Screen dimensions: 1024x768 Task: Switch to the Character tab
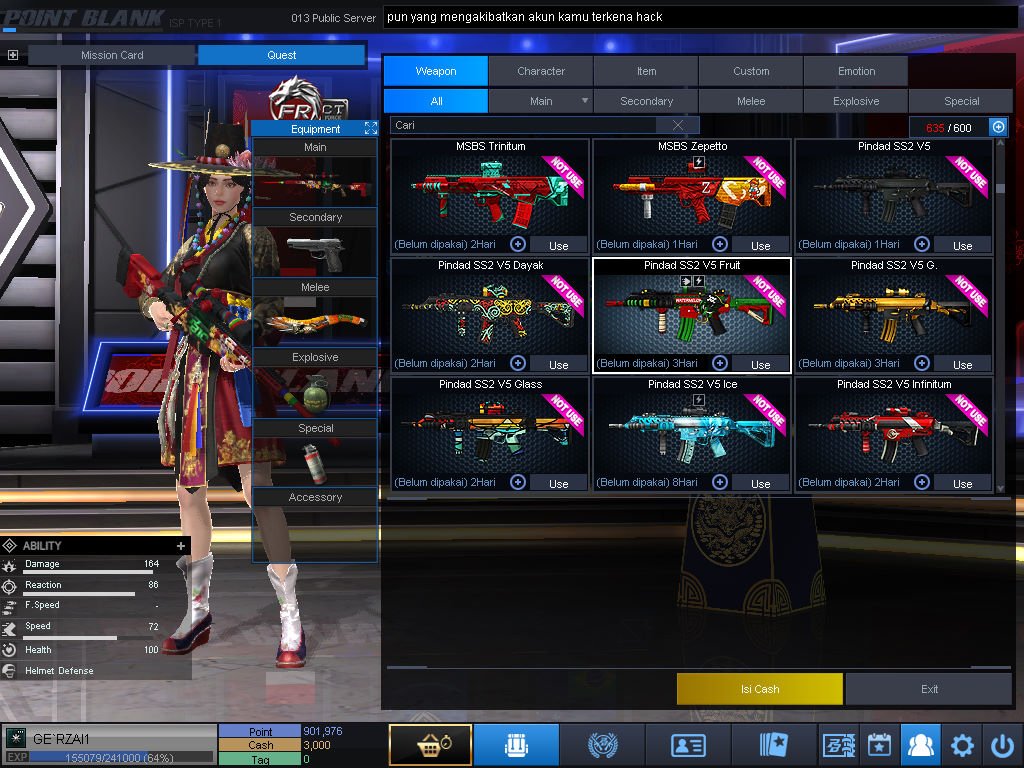pos(541,71)
